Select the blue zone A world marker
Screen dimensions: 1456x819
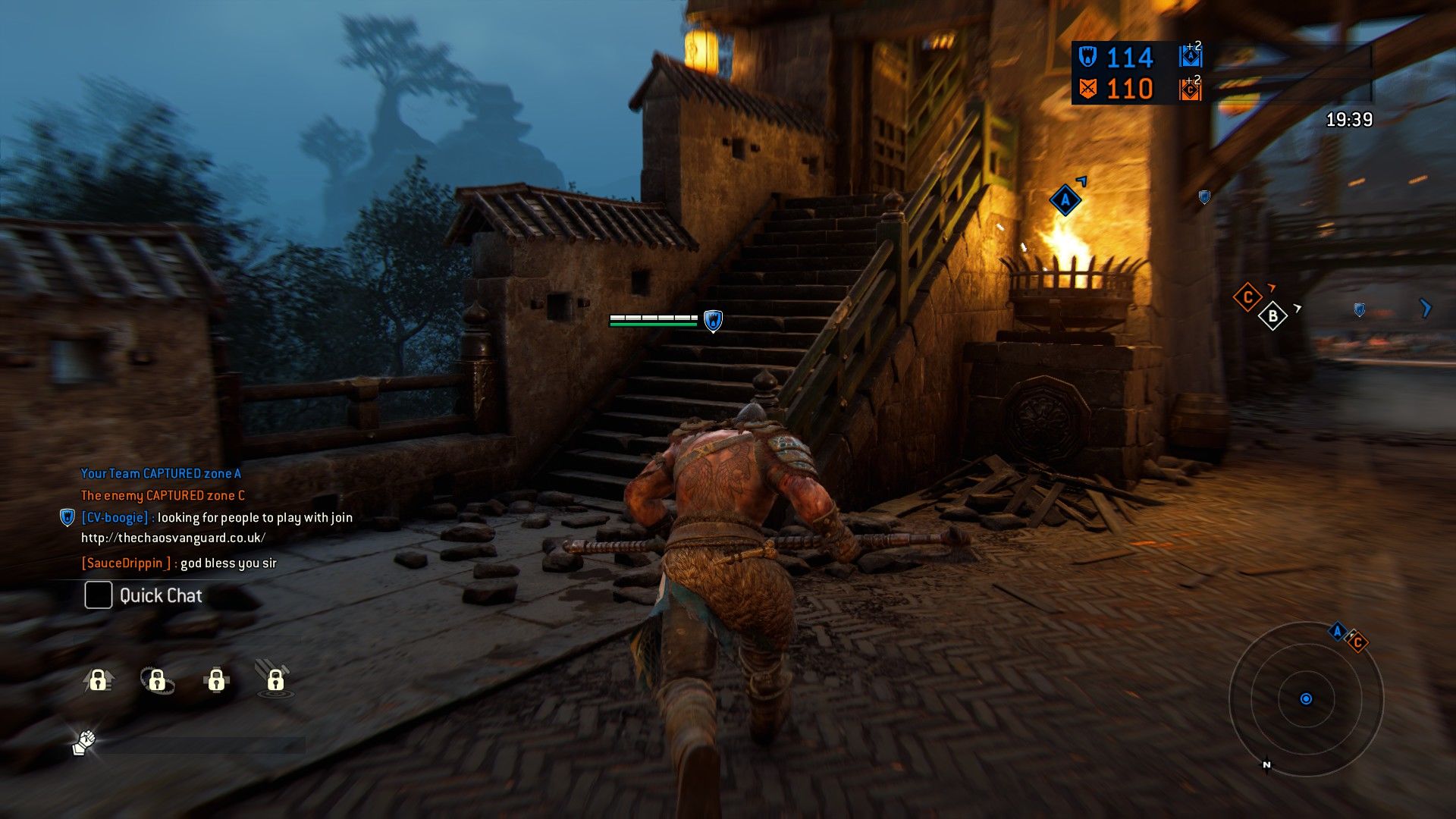[x=1065, y=200]
